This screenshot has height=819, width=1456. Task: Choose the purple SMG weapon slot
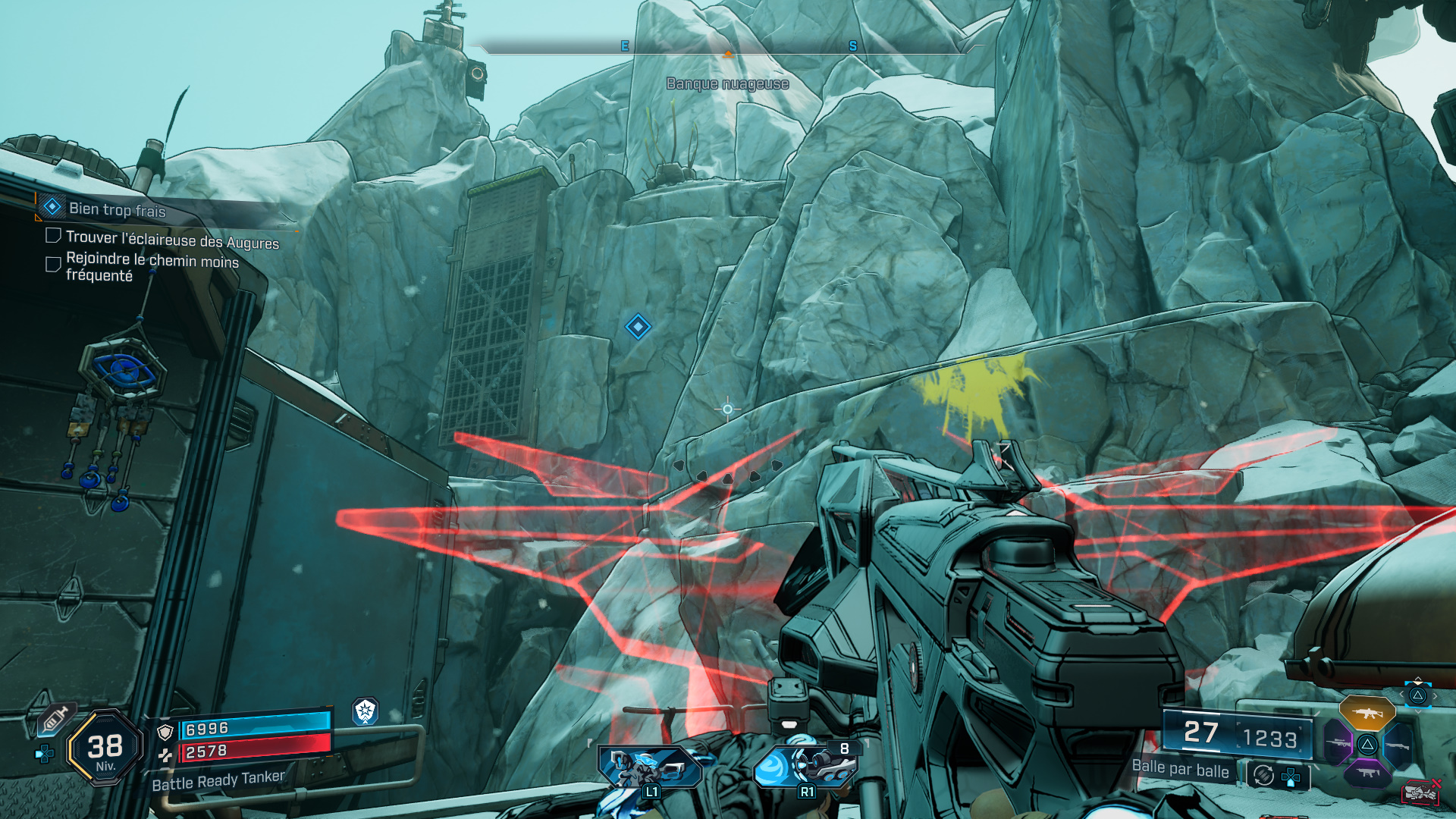coord(1367,773)
